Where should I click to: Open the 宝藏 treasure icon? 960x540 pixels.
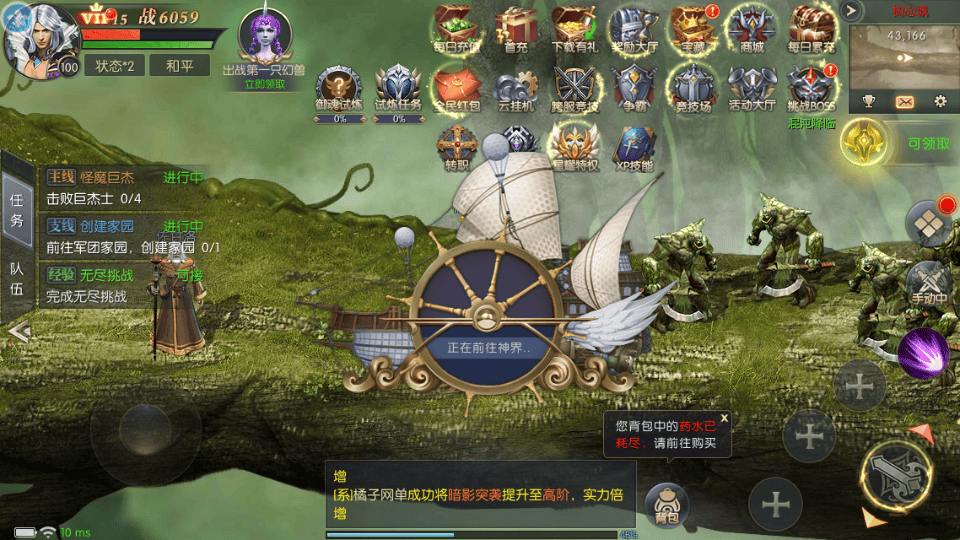click(x=692, y=28)
